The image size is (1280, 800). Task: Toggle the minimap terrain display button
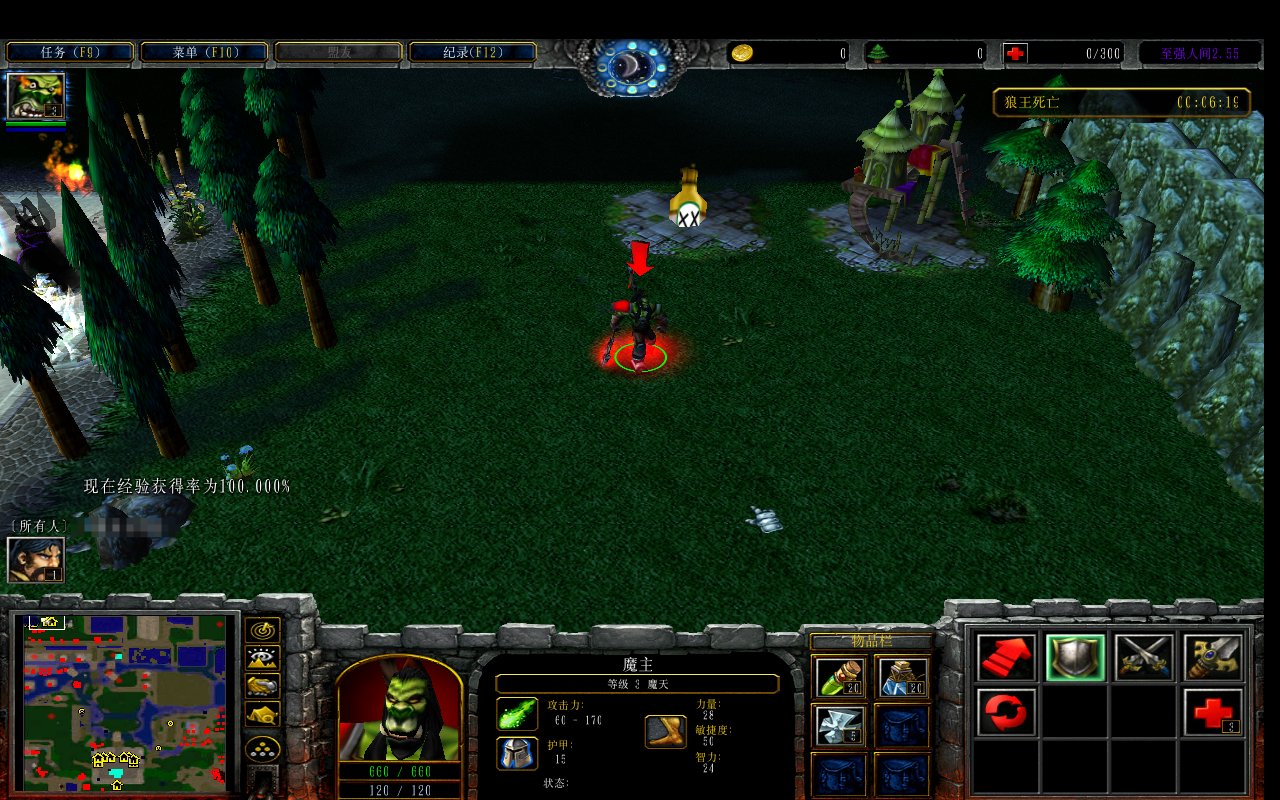263,659
